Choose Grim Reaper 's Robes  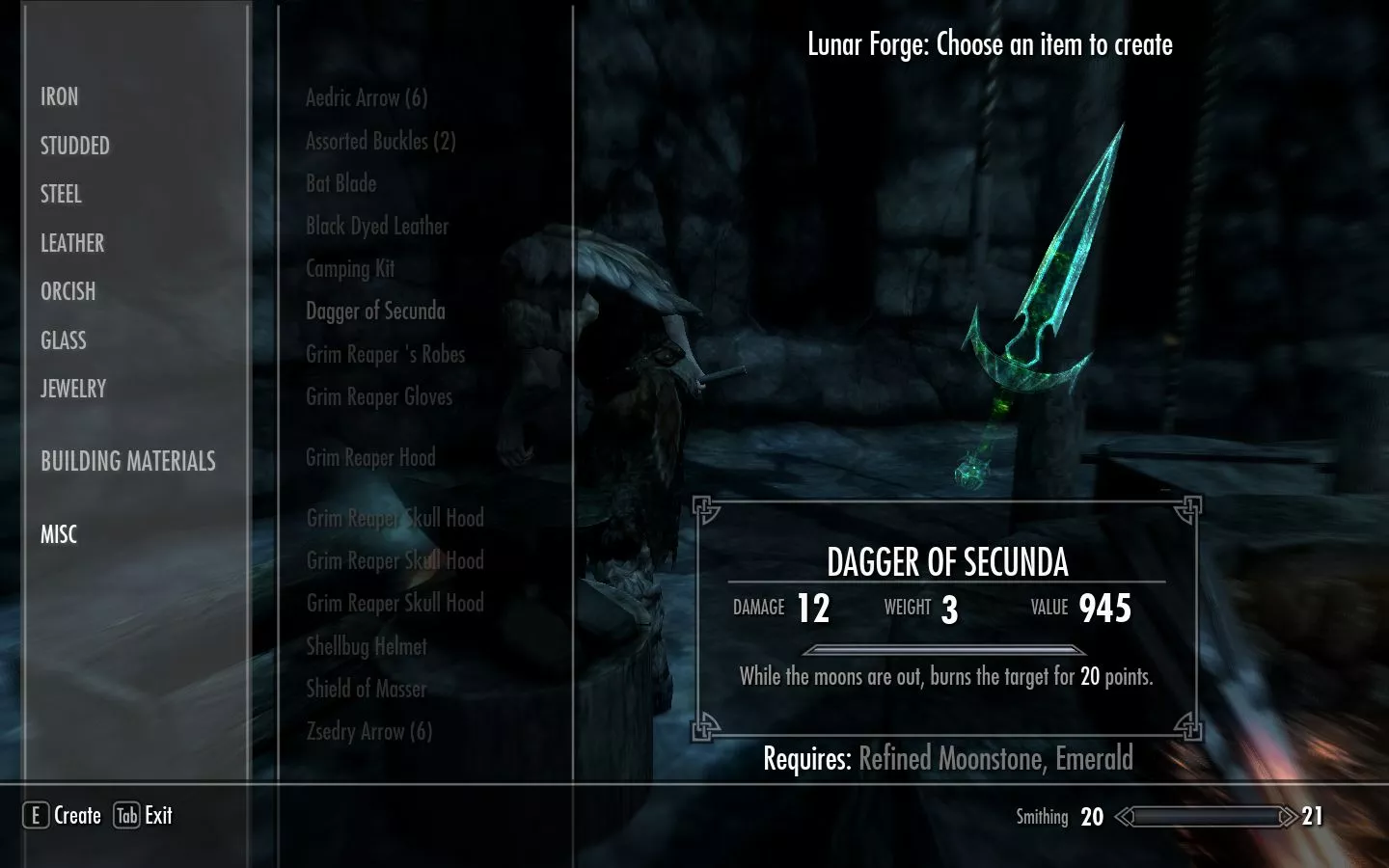pos(386,354)
